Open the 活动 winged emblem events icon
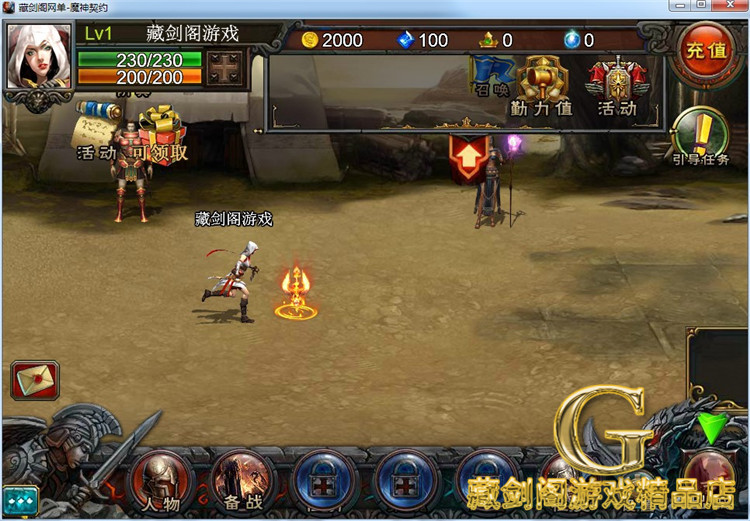750x521 pixels. pos(616,85)
